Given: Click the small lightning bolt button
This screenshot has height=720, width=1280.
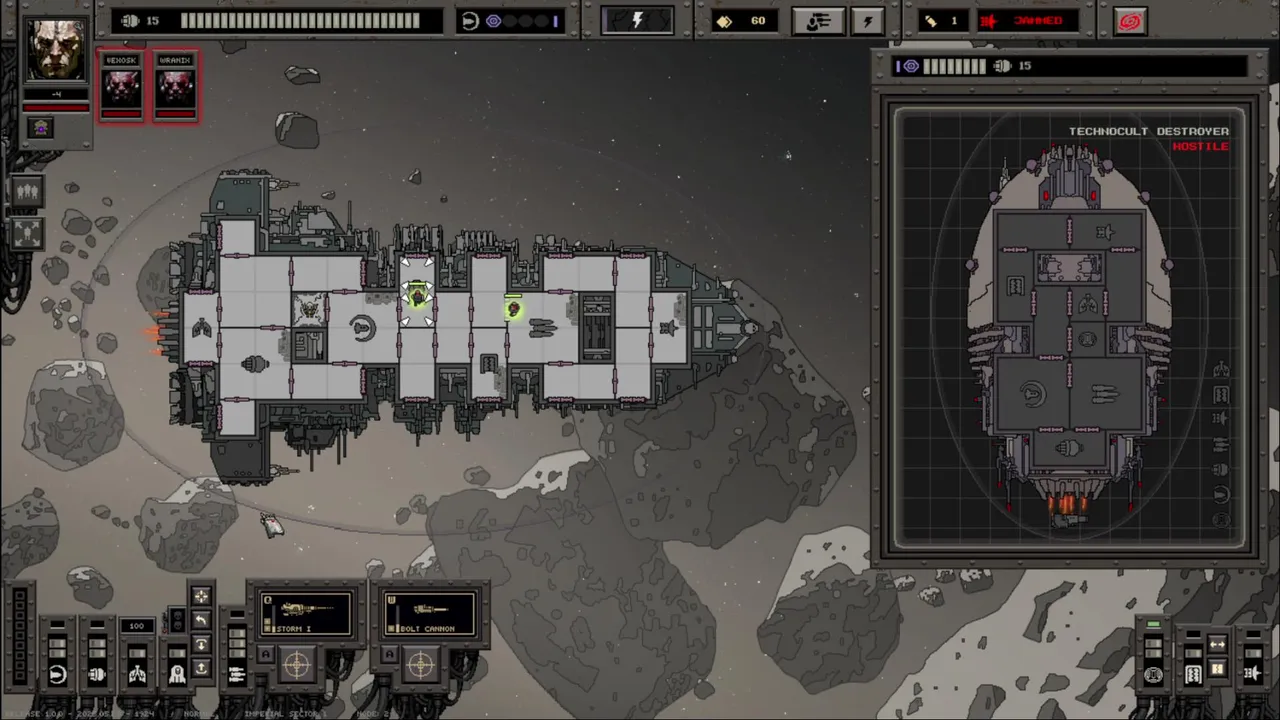Looking at the screenshot, I should coord(868,21).
